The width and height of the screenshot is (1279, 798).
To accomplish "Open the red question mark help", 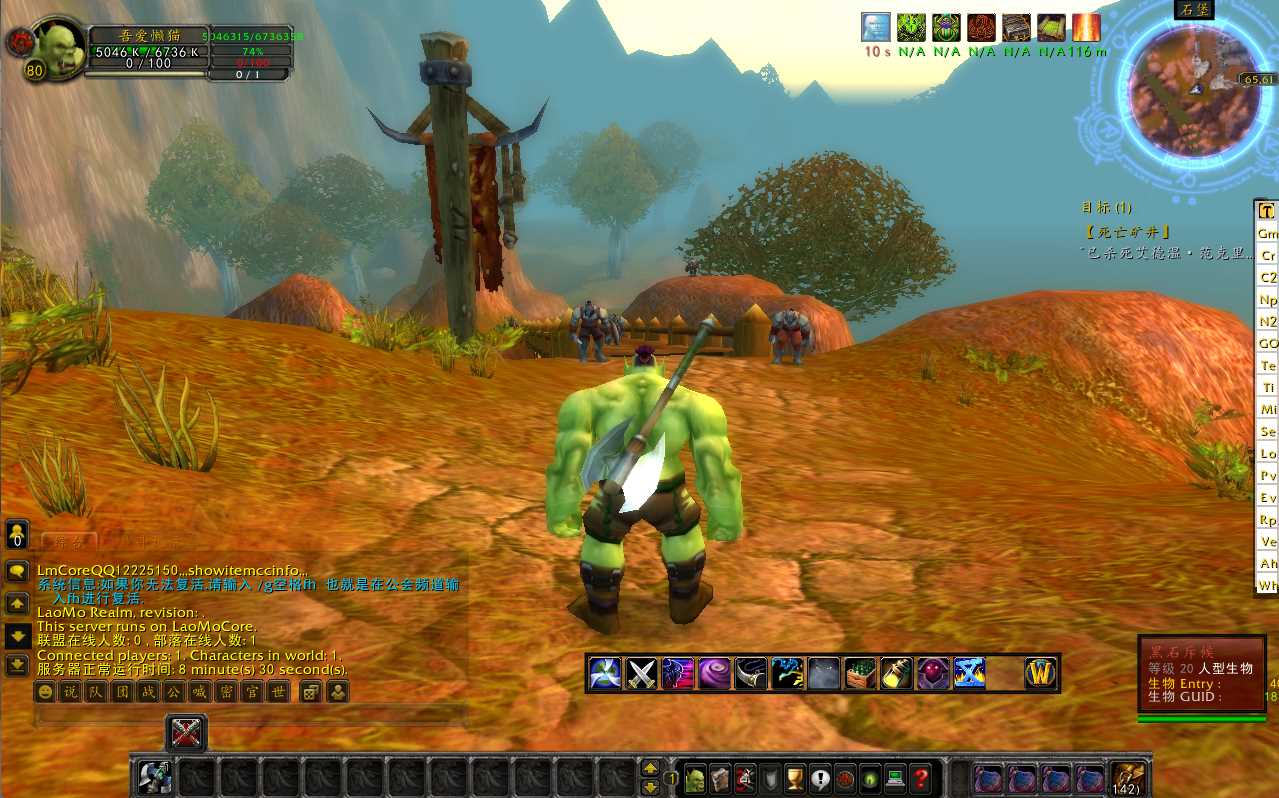I will (x=921, y=778).
